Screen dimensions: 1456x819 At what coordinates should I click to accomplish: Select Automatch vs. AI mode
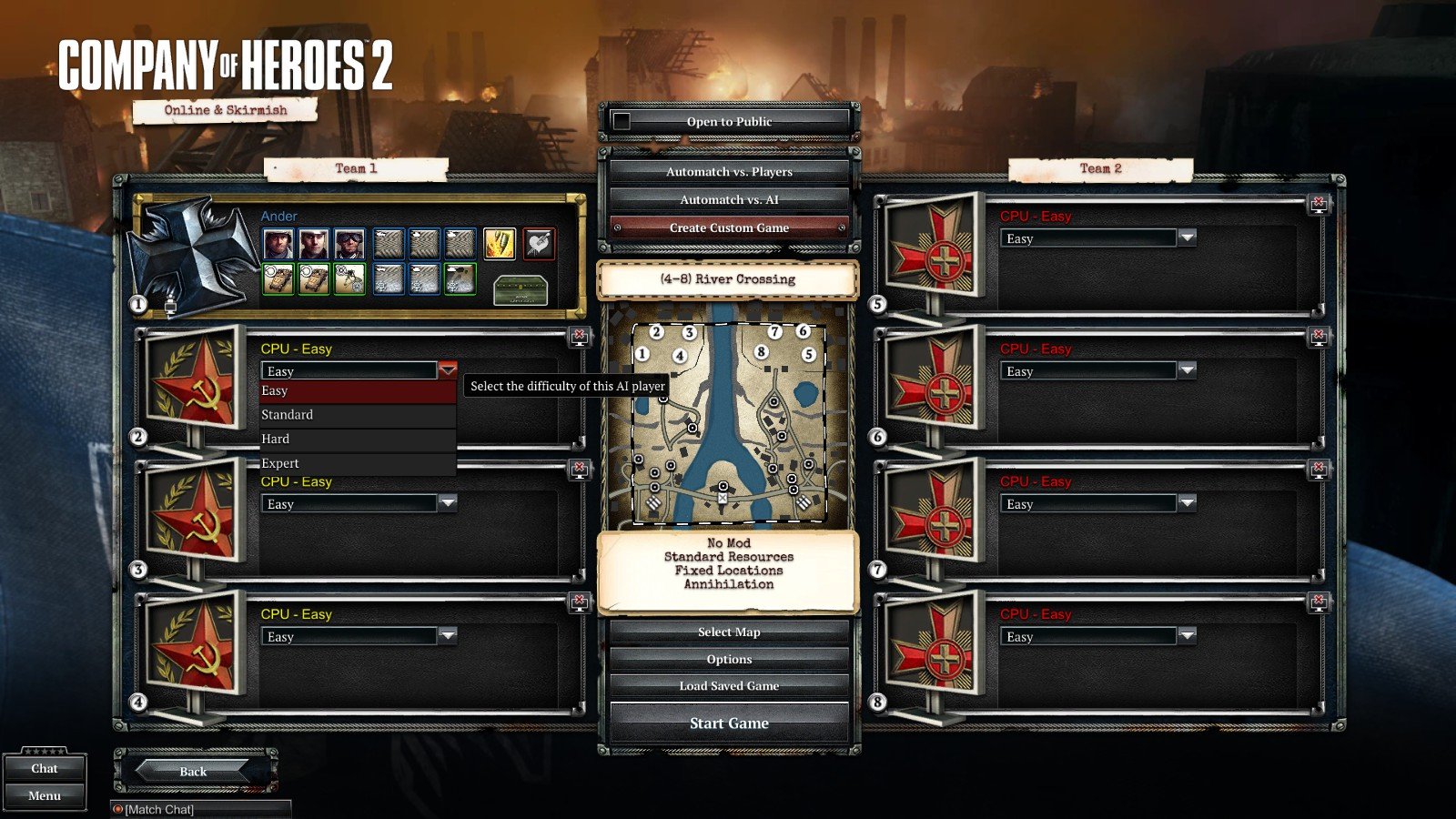729,200
